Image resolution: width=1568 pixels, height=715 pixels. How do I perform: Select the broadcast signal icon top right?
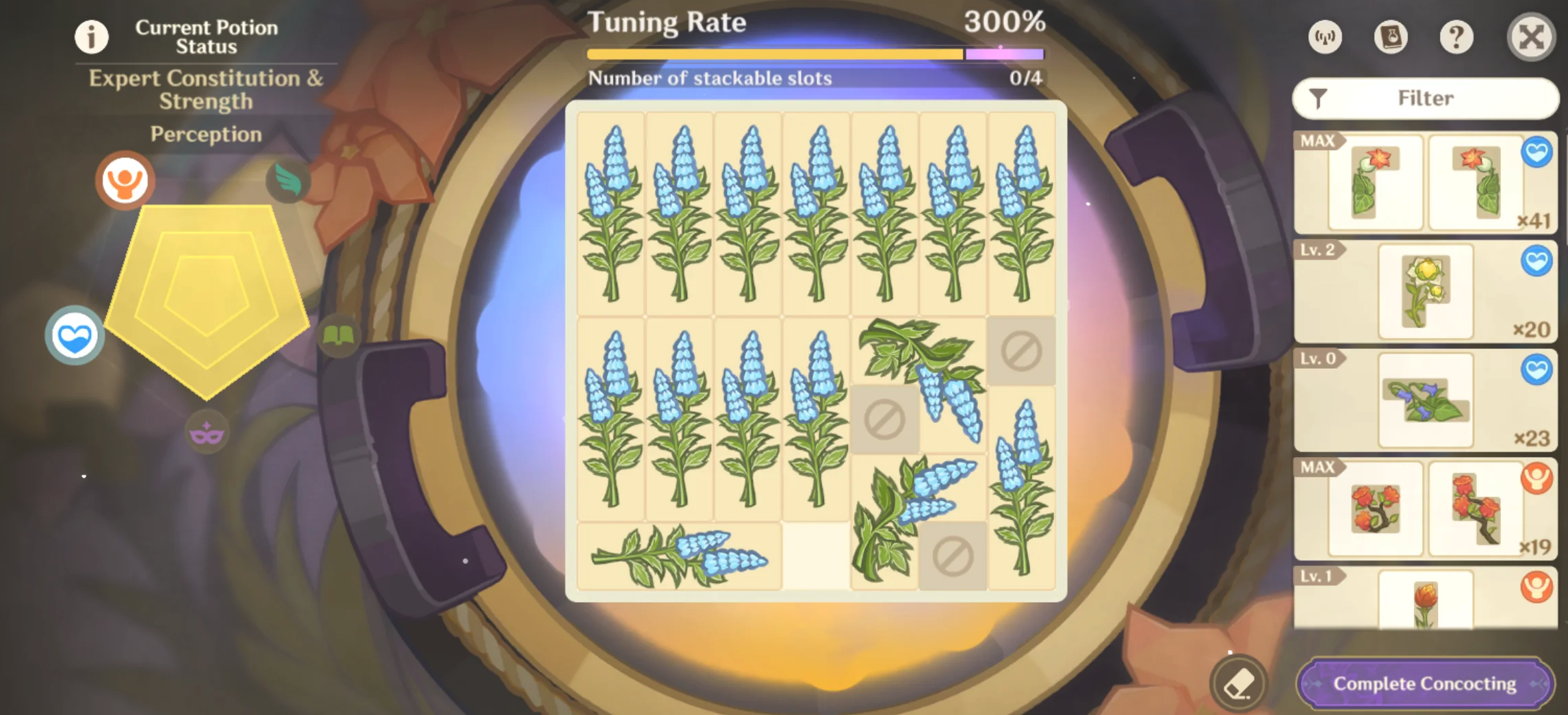tap(1324, 38)
